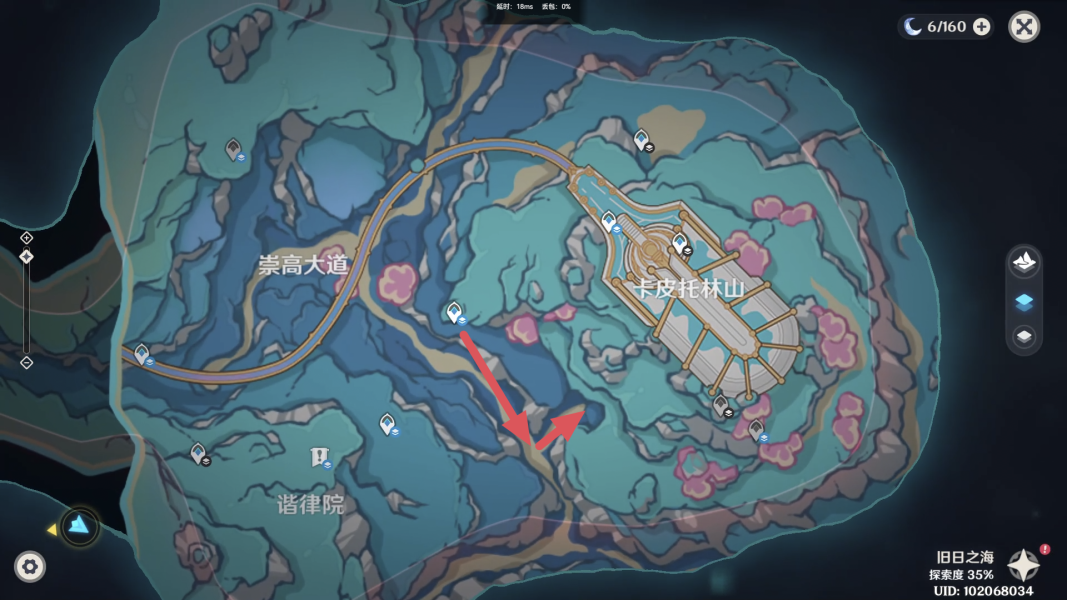Open the region switcher star icon
The width and height of the screenshot is (1067, 600).
coord(1023,564)
